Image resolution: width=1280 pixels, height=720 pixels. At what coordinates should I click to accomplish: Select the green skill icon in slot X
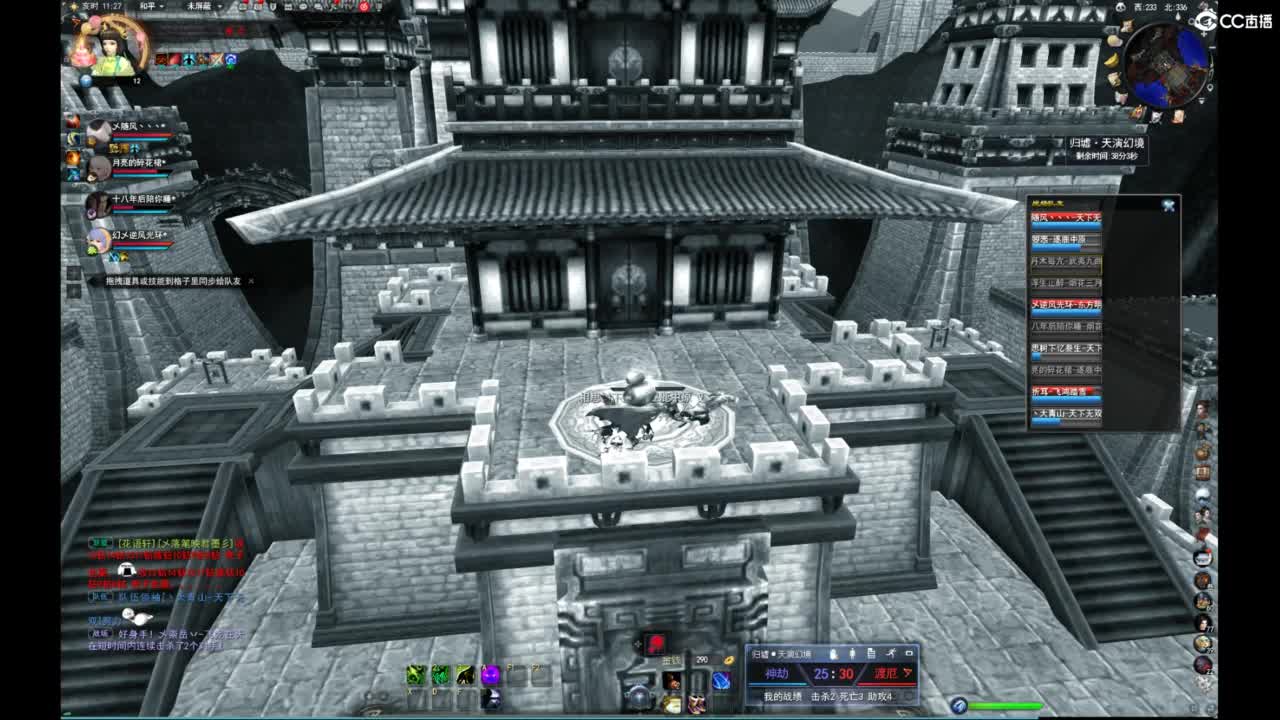pos(416,675)
